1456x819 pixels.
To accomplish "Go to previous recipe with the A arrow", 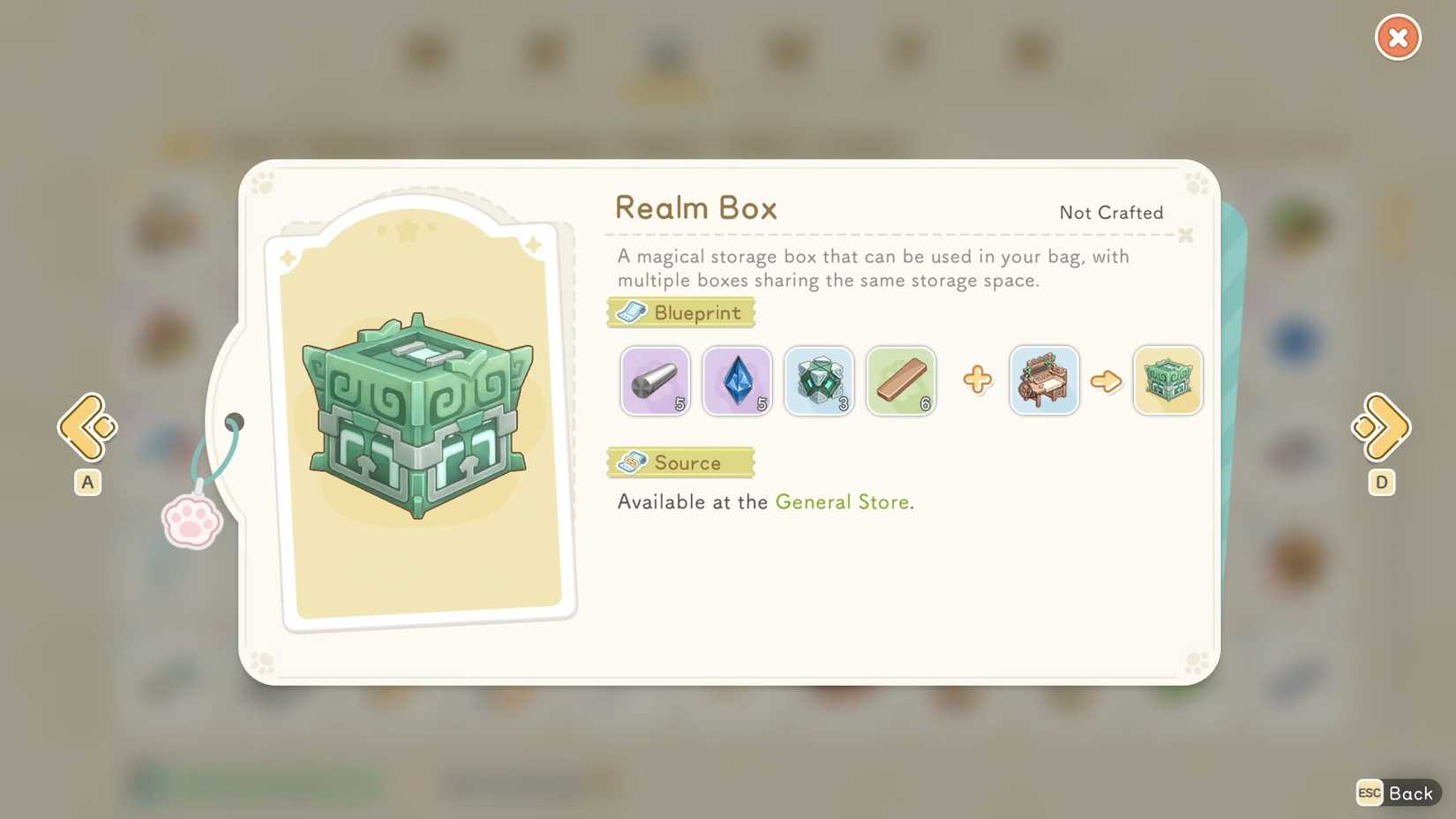I will [x=86, y=427].
